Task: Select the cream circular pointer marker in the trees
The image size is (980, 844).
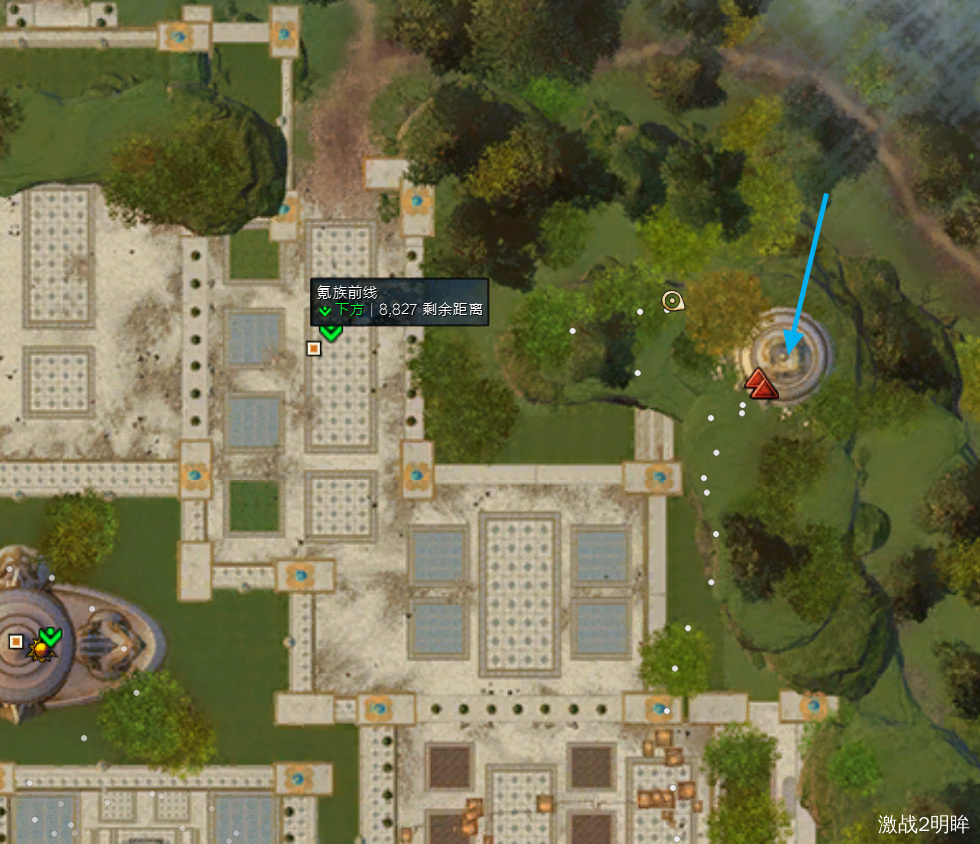Action: click(x=672, y=300)
